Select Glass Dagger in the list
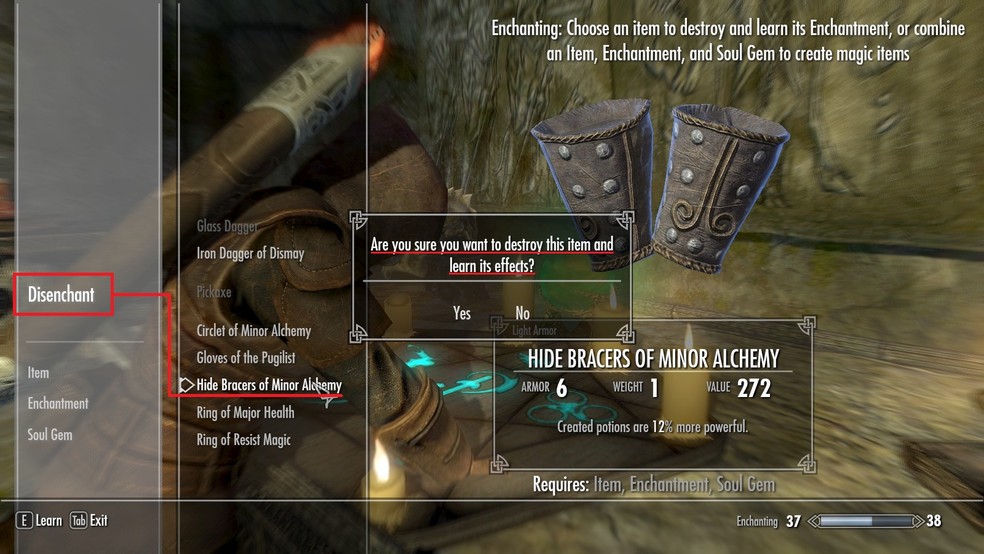This screenshot has height=554, width=984. tap(227, 227)
